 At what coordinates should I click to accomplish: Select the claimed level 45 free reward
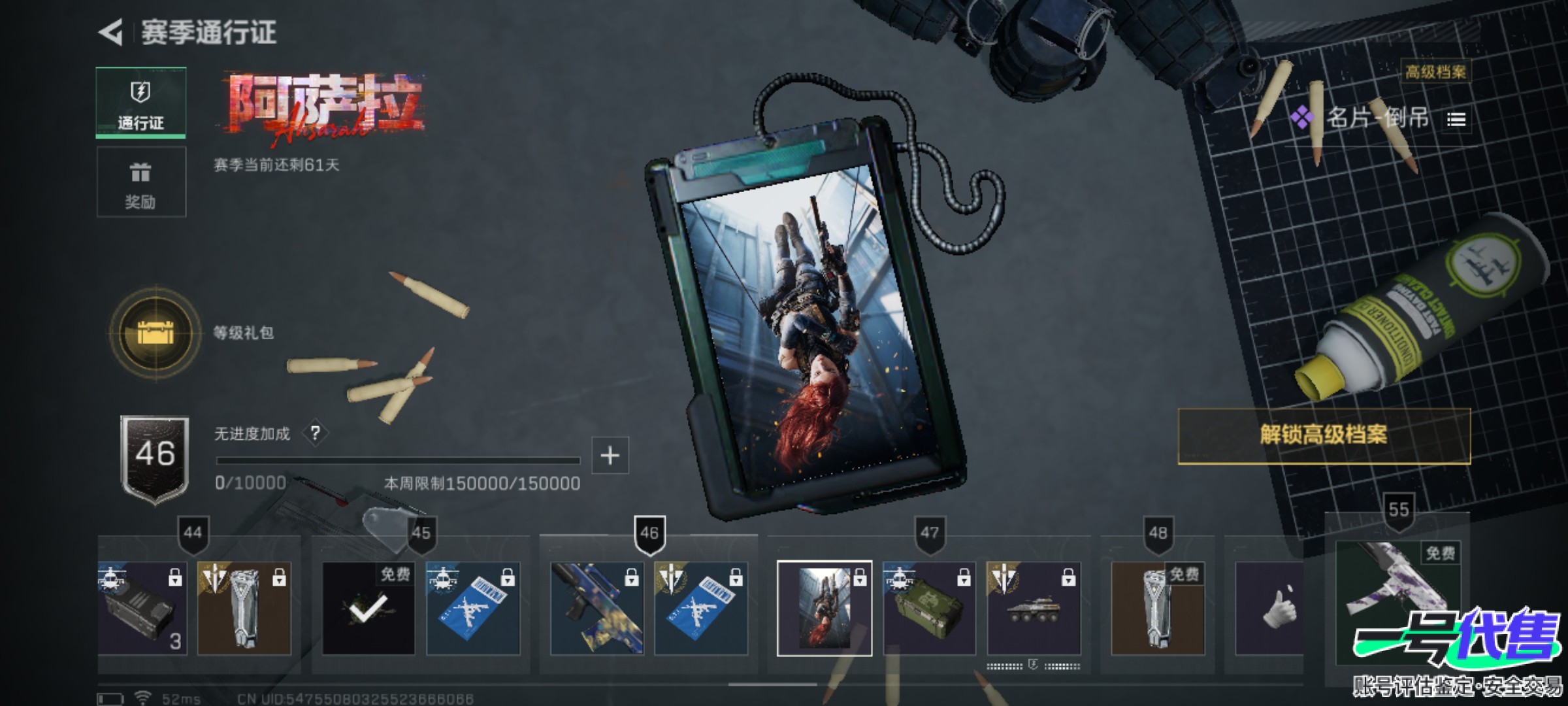click(368, 608)
